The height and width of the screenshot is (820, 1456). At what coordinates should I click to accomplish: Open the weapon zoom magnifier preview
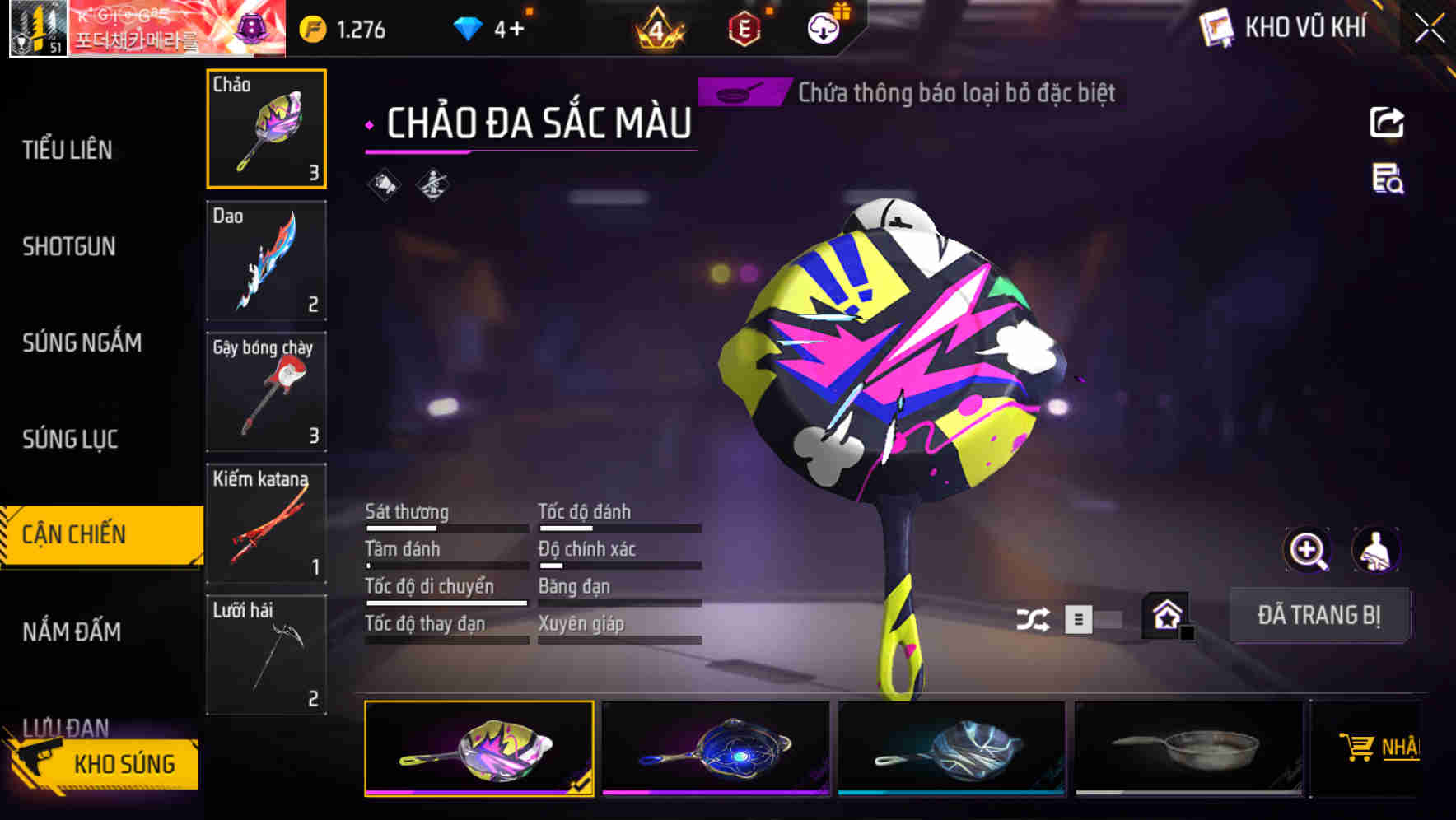[x=1306, y=550]
